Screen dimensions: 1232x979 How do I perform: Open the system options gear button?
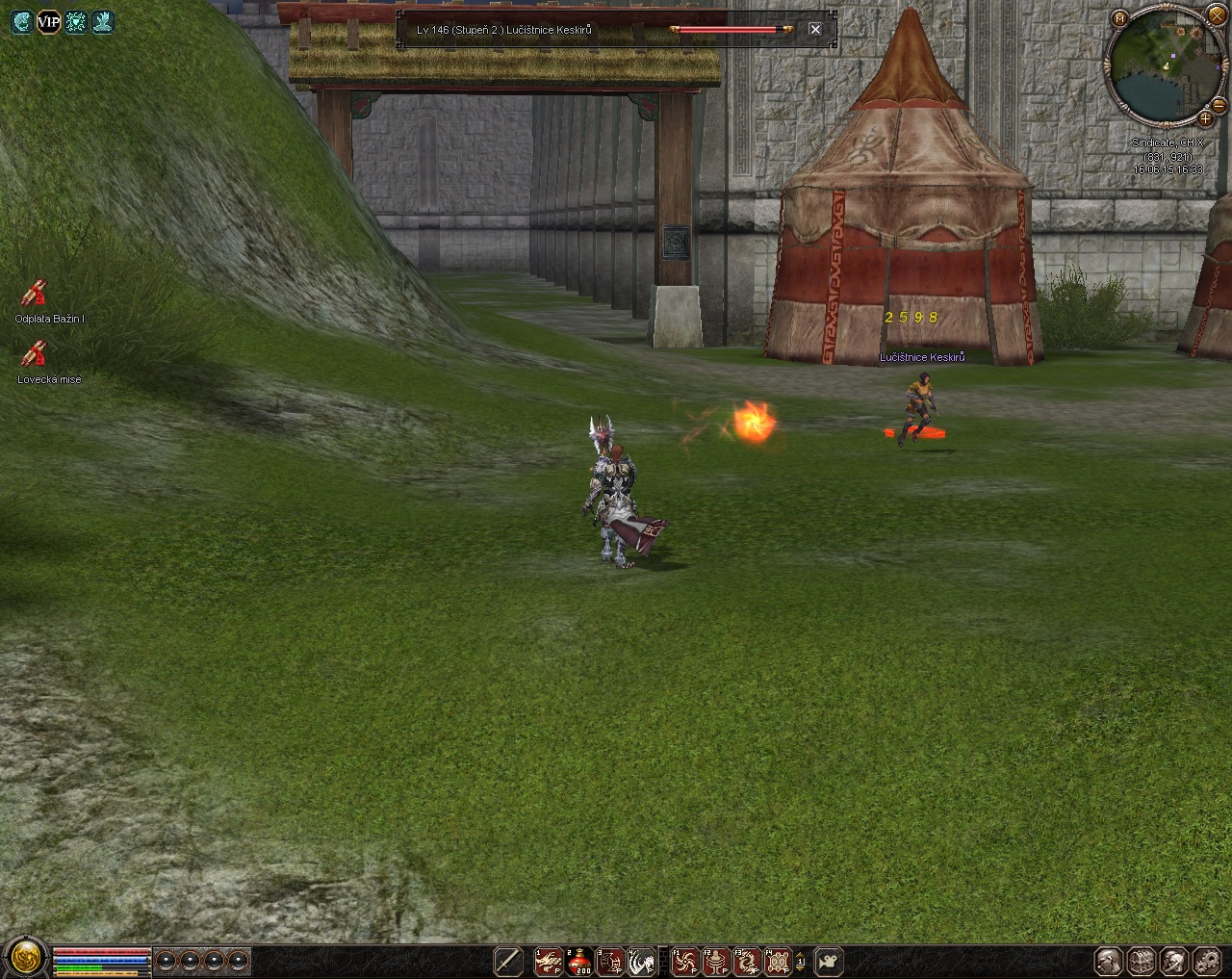tap(1207, 961)
